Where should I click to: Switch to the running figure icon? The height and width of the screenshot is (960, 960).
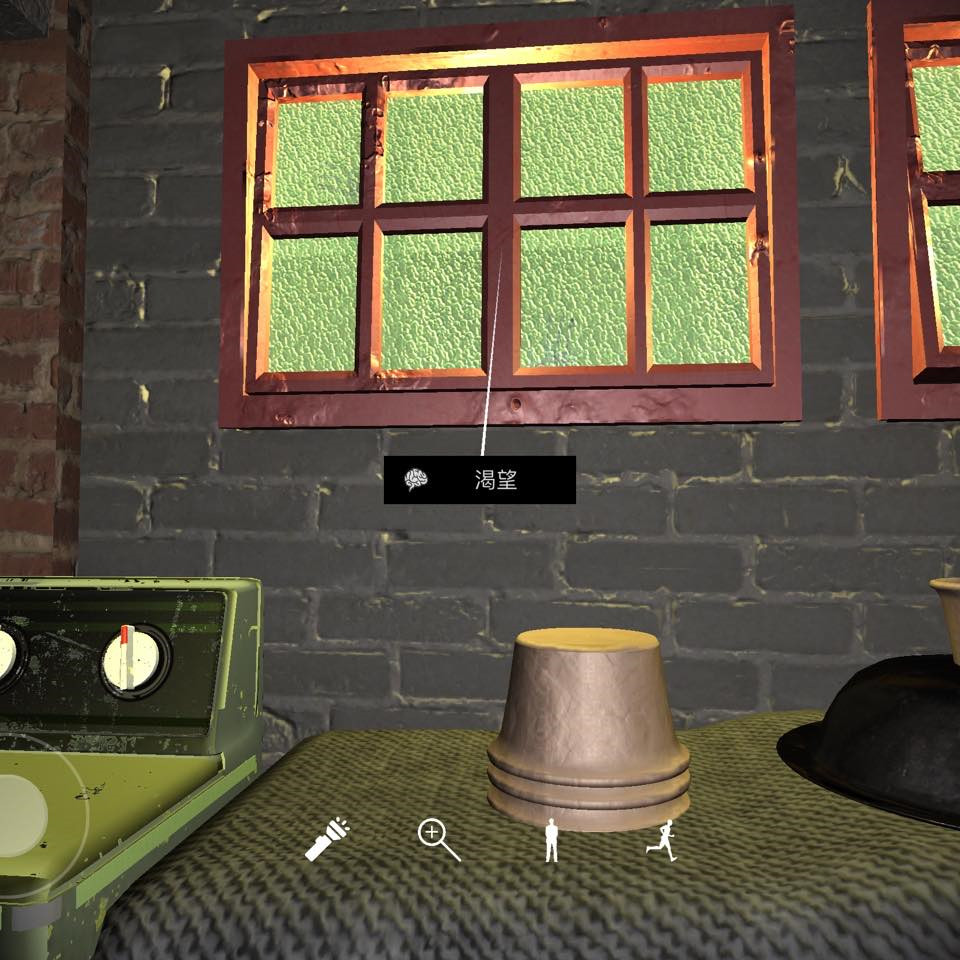point(662,840)
